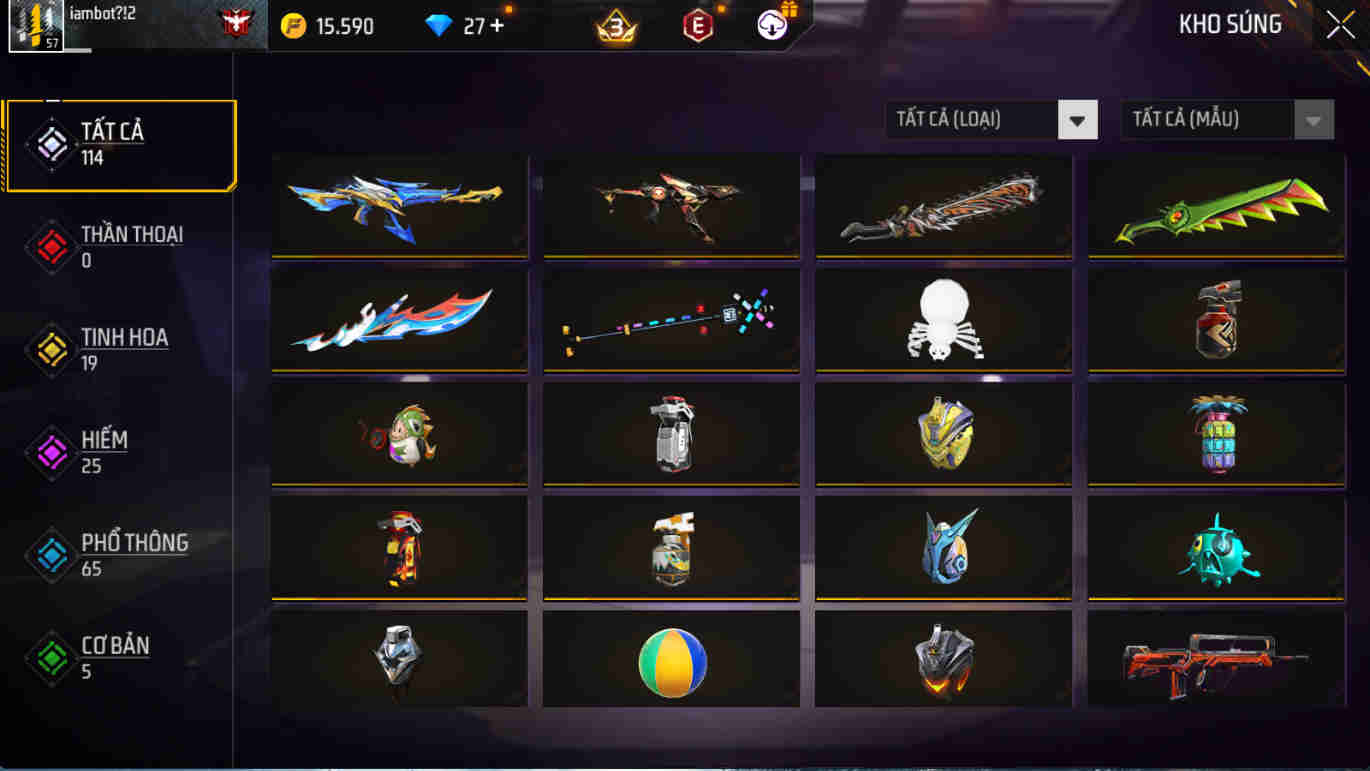Screen dimensions: 1370x771
Task: Switch to the PHỔ THÔNG category tab
Action: [122, 554]
